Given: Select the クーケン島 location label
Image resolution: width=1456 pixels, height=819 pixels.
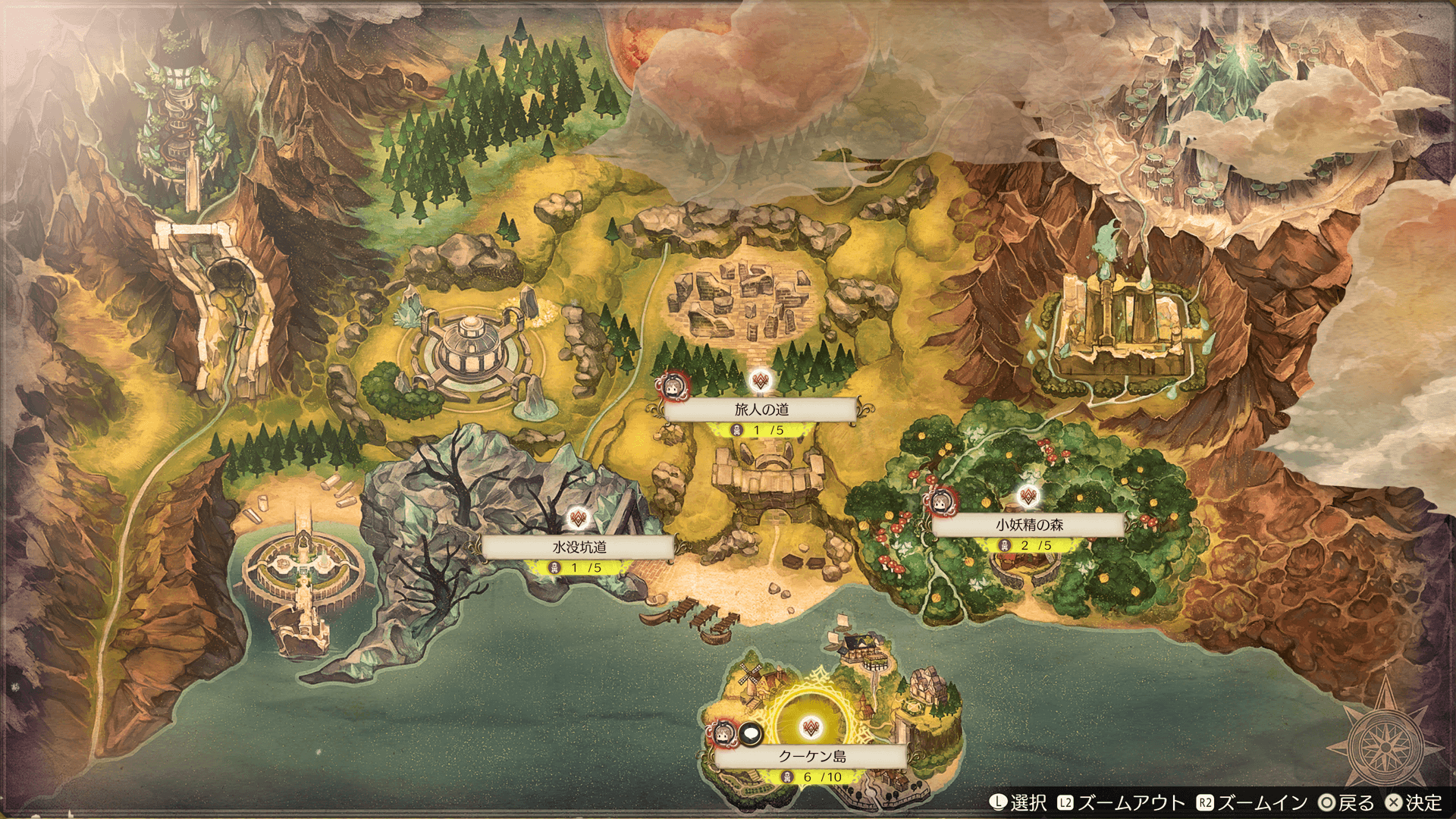Looking at the screenshot, I should click(811, 756).
